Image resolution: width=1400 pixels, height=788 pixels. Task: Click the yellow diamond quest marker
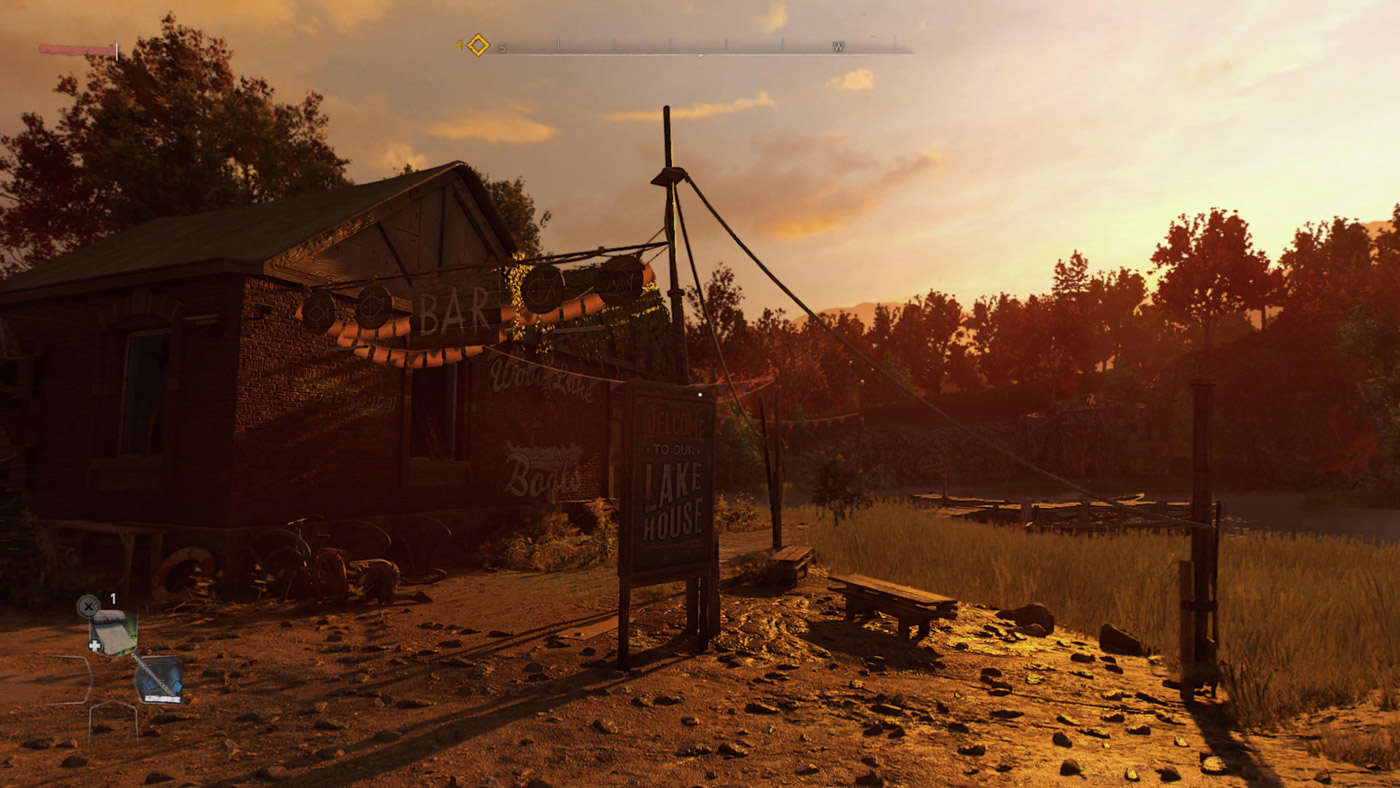478,45
